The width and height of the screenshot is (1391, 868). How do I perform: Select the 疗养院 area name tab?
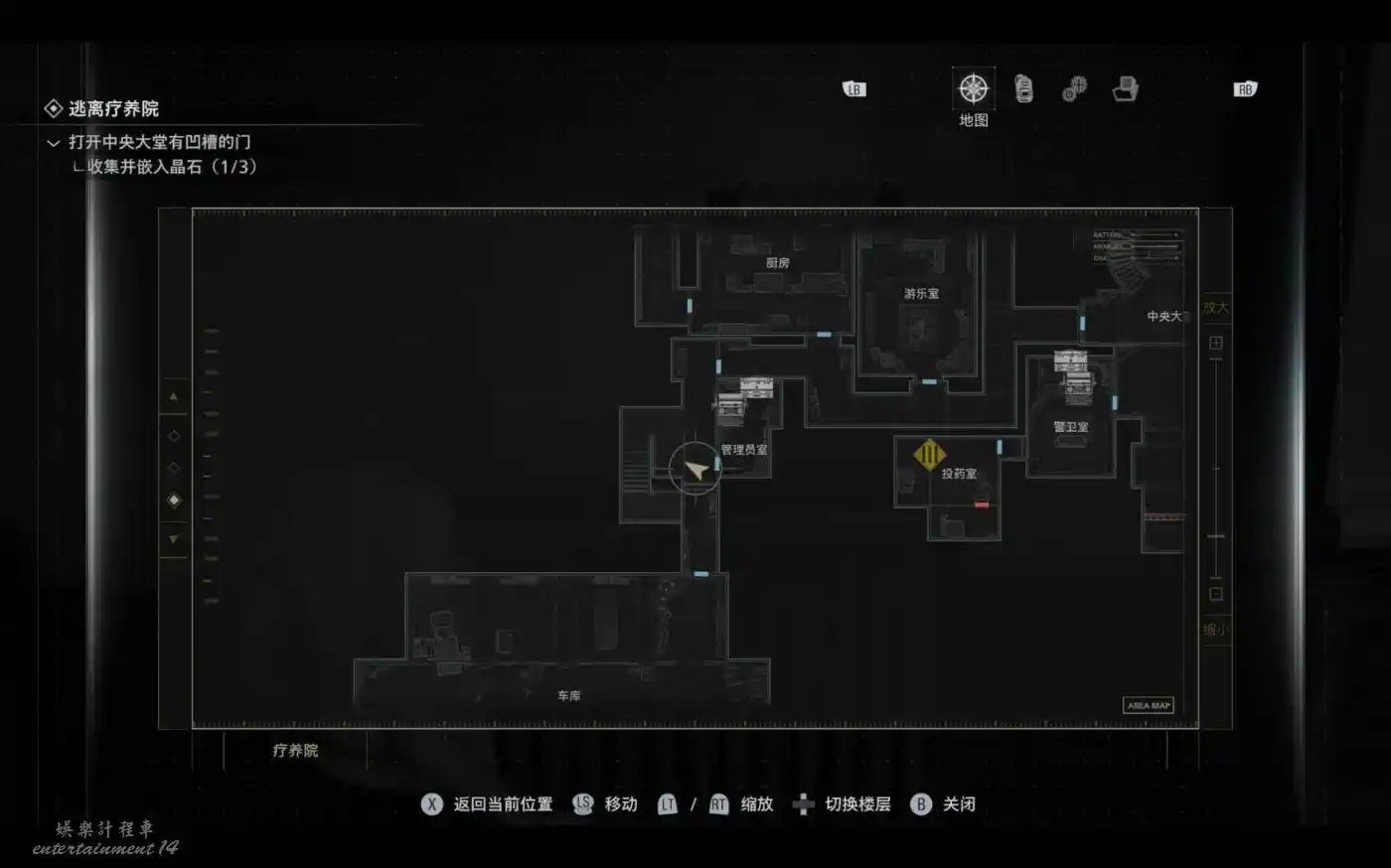pos(295,751)
